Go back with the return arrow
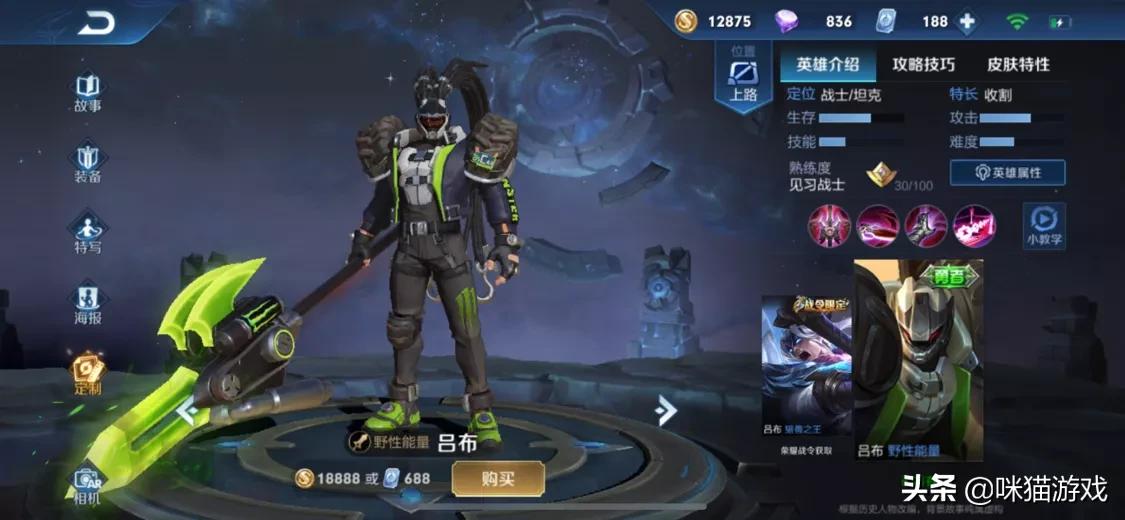Screen dimensions: 1125x520 pos(96,23)
